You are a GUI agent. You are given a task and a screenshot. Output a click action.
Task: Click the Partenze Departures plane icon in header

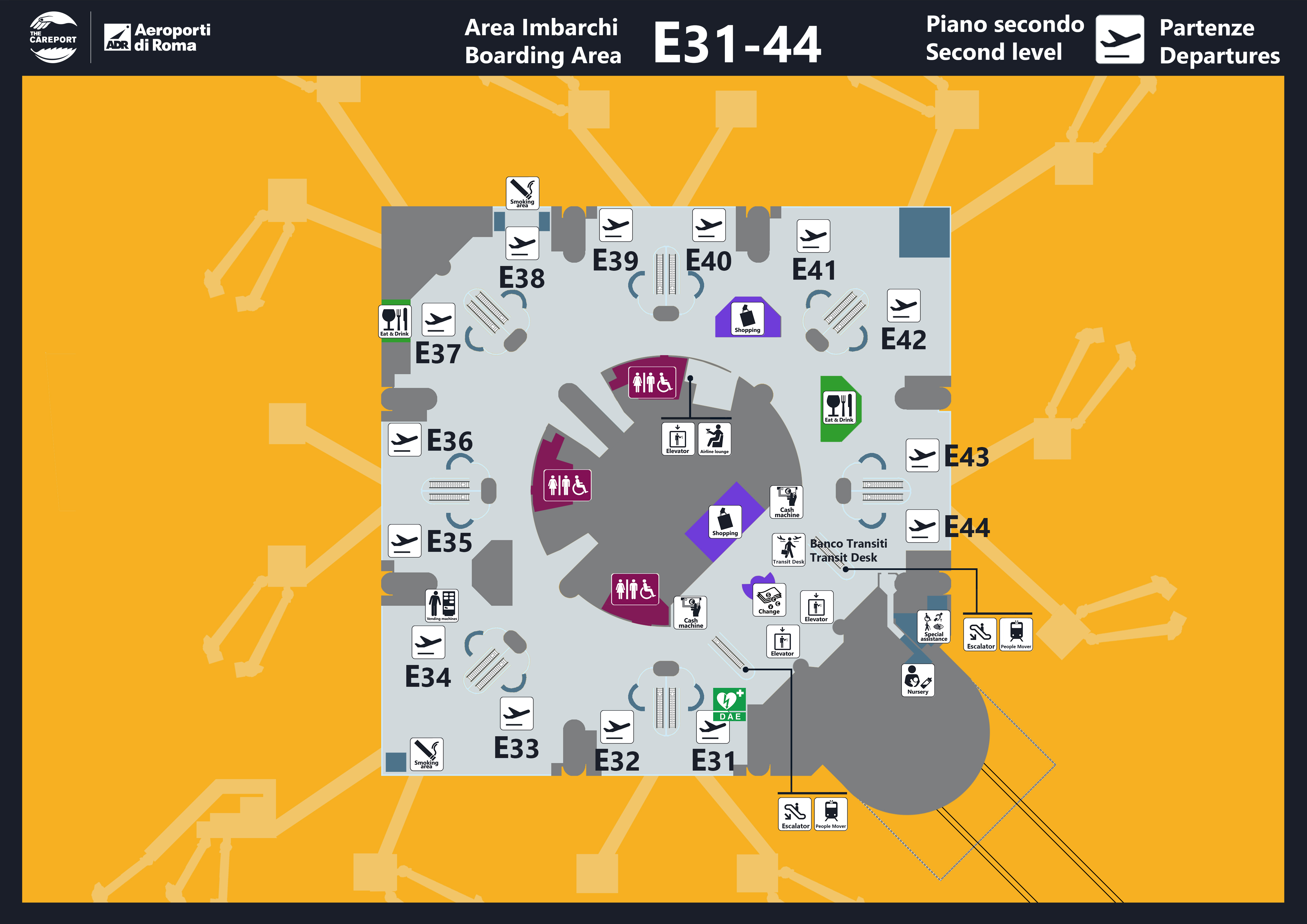coord(1119,39)
